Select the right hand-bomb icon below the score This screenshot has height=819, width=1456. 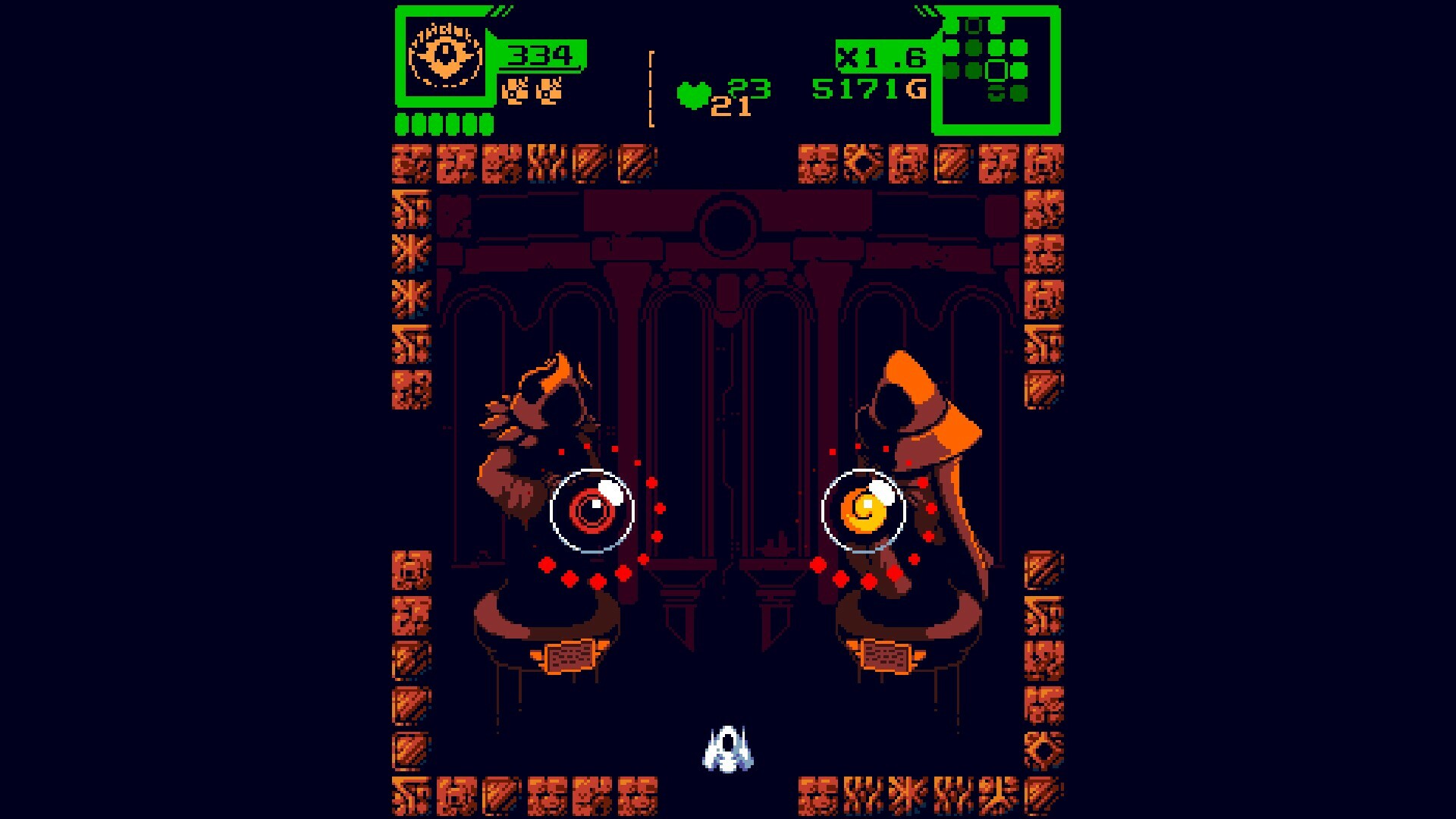click(x=548, y=91)
